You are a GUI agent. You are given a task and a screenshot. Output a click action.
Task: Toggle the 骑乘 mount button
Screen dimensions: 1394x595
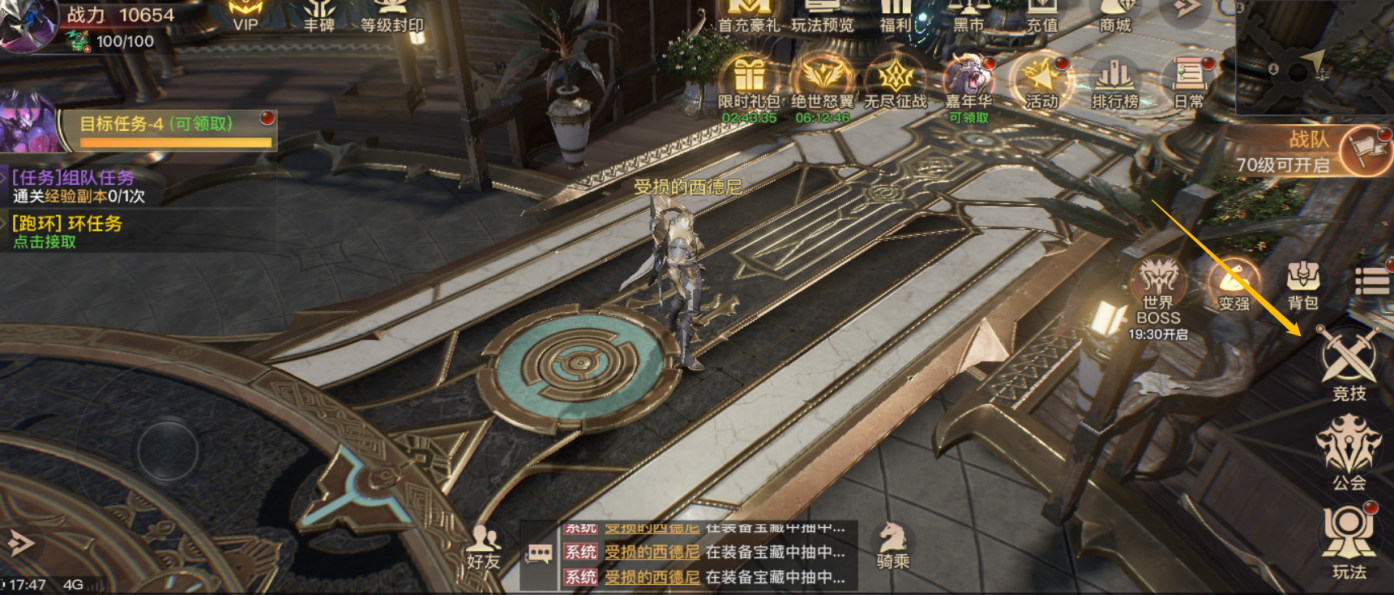tap(893, 547)
